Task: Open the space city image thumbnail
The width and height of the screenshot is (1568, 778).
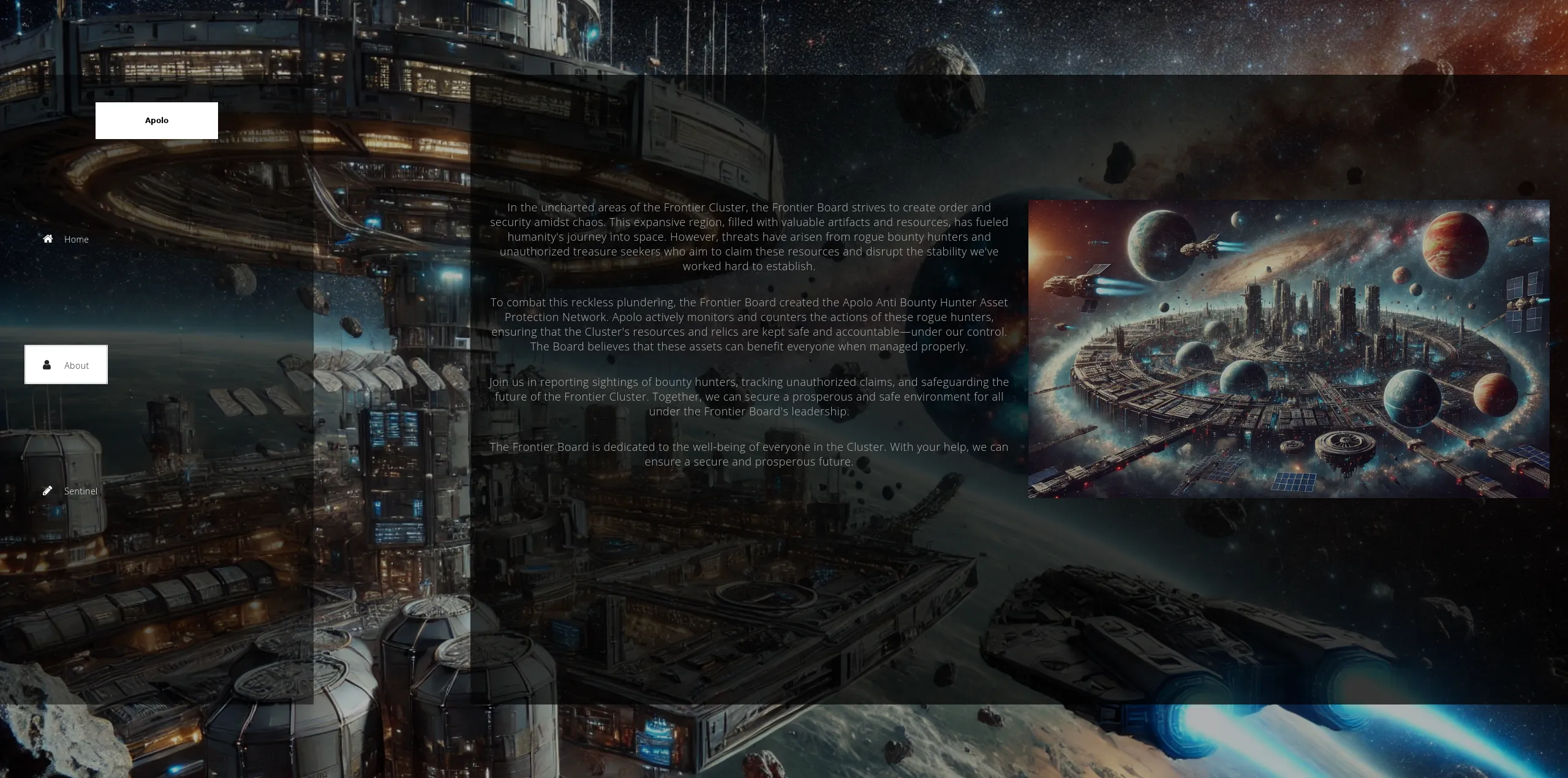Action: coord(1288,349)
